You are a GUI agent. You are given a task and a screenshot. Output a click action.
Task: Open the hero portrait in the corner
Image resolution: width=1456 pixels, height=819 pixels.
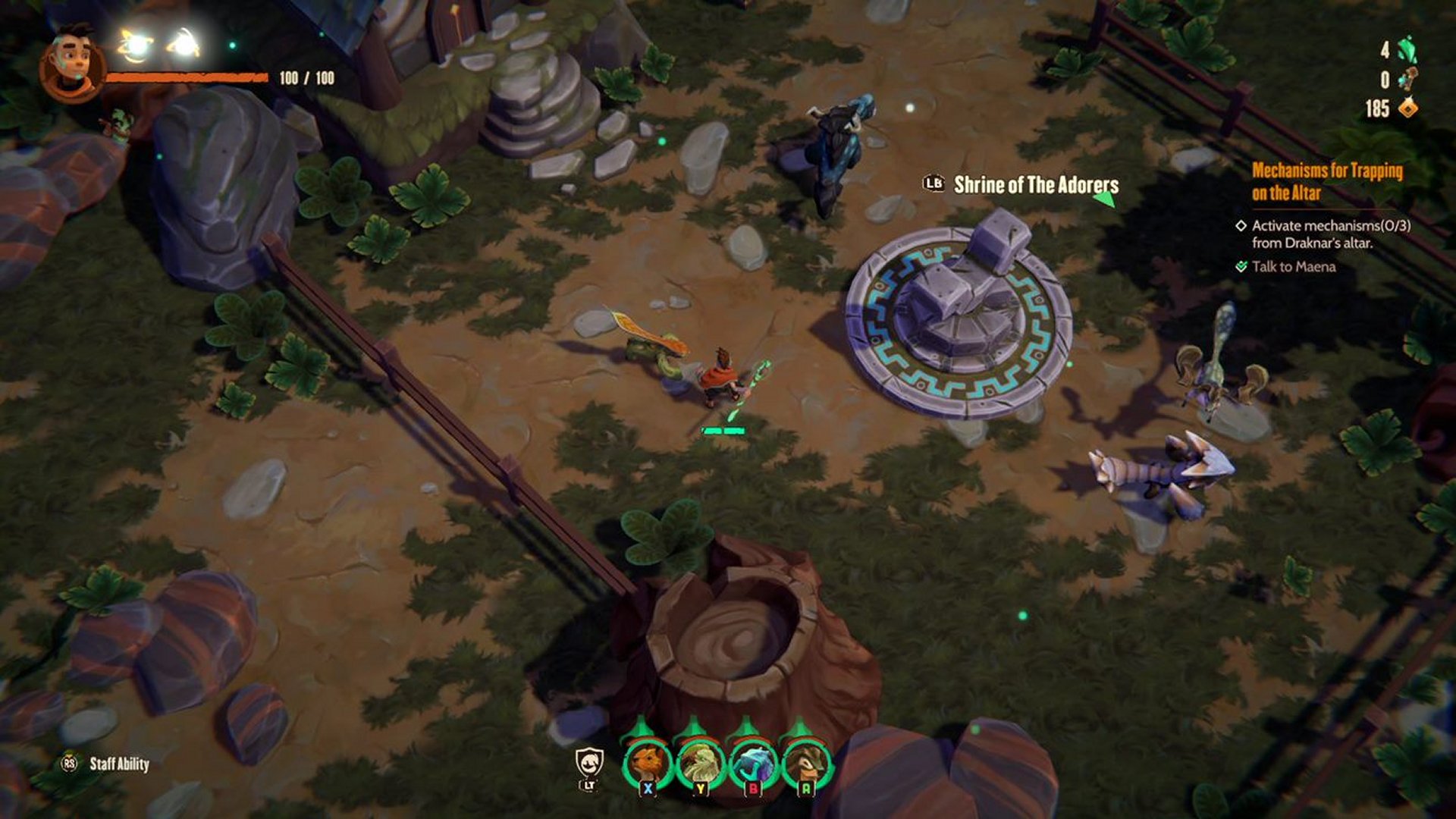coord(71,64)
